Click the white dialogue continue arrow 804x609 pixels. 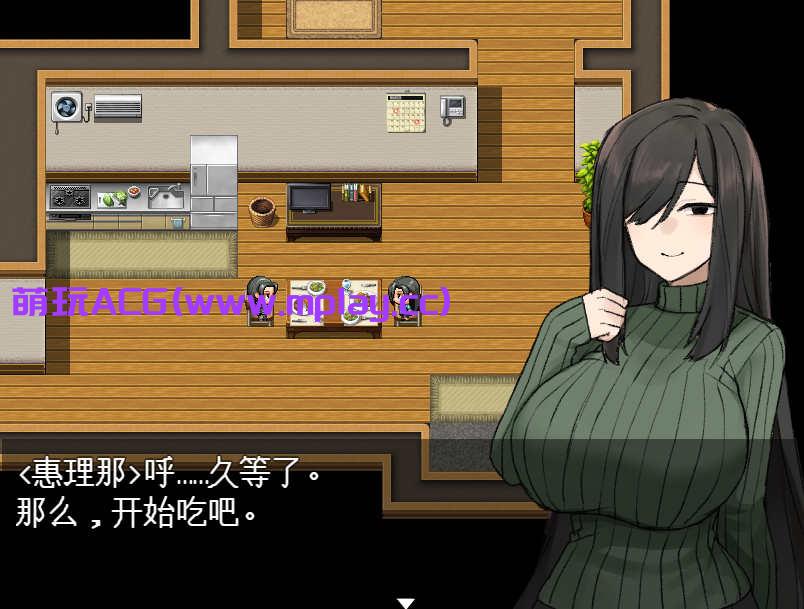coord(405,602)
